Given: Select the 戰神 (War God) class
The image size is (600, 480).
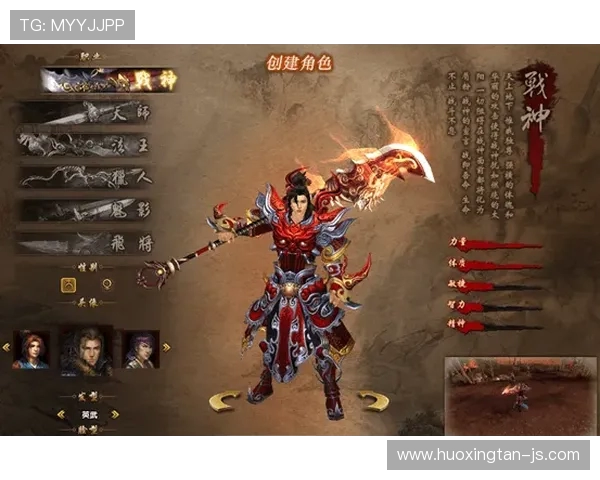Looking at the screenshot, I should pos(108,81).
